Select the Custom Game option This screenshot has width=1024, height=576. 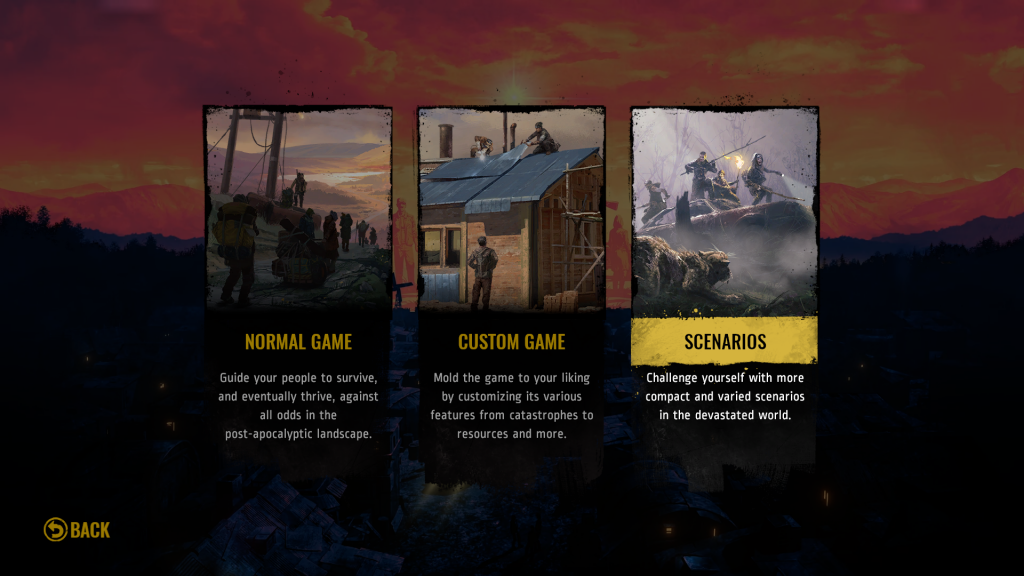(x=511, y=342)
